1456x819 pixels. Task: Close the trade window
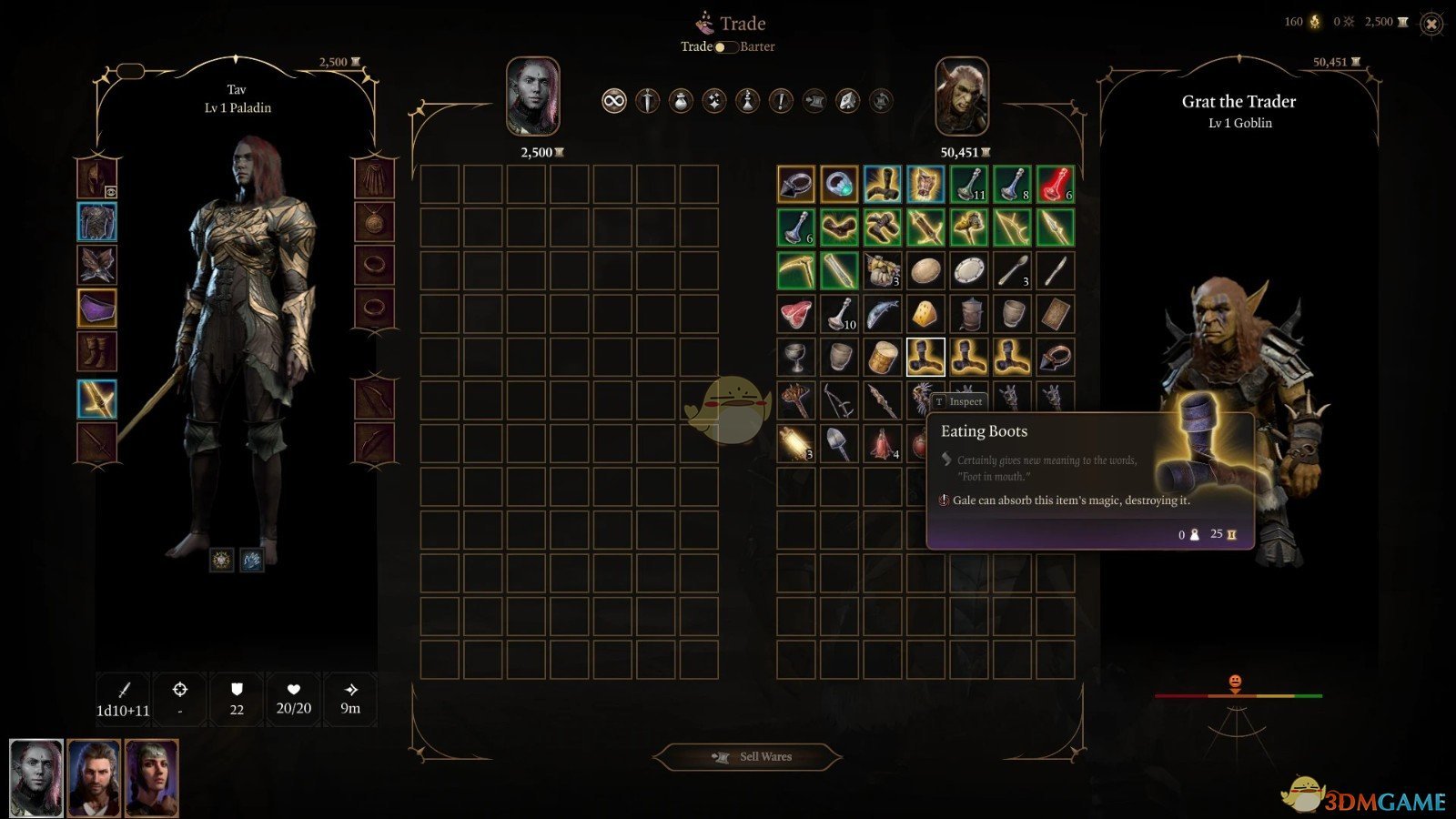[x=1431, y=25]
